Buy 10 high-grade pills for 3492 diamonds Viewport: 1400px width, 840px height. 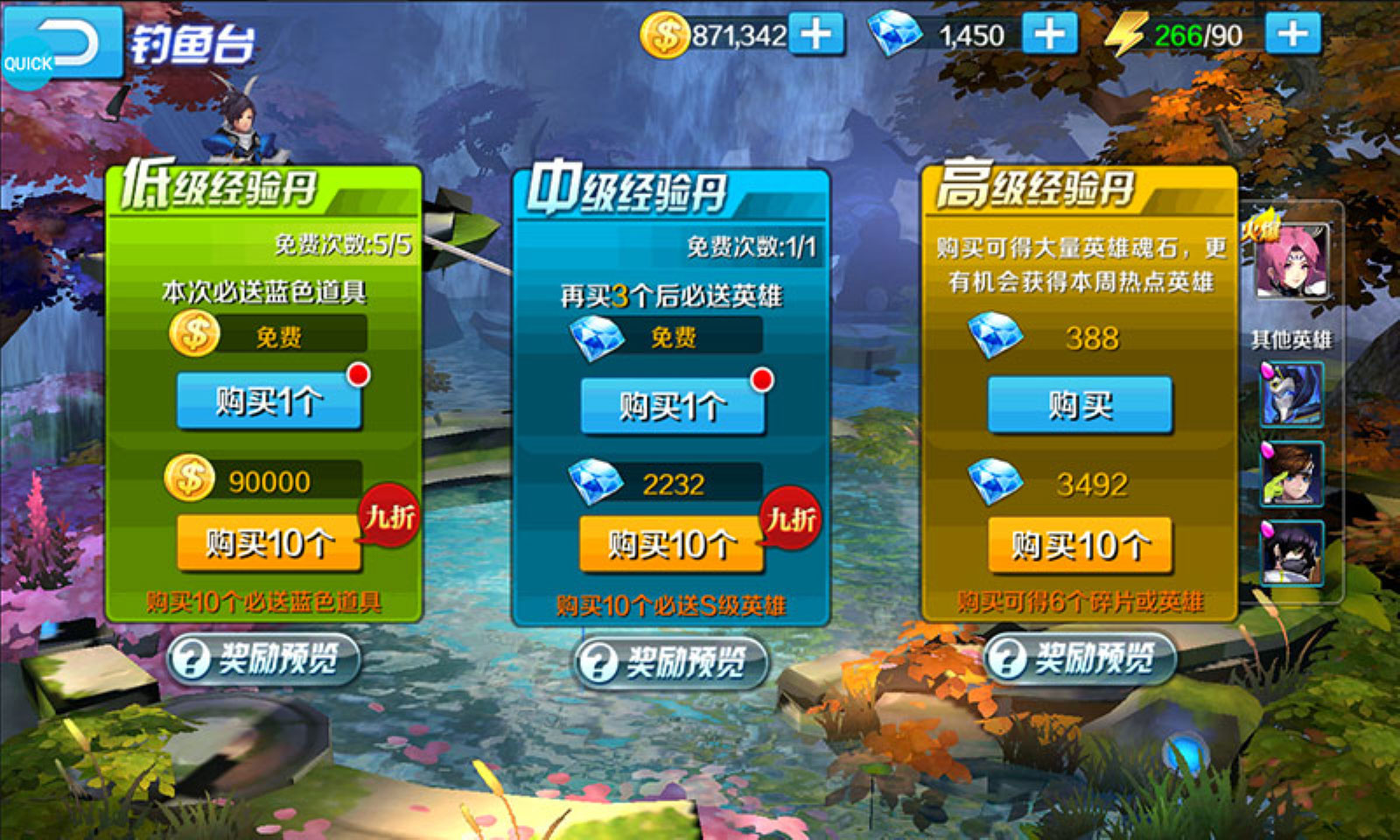coord(1079,546)
